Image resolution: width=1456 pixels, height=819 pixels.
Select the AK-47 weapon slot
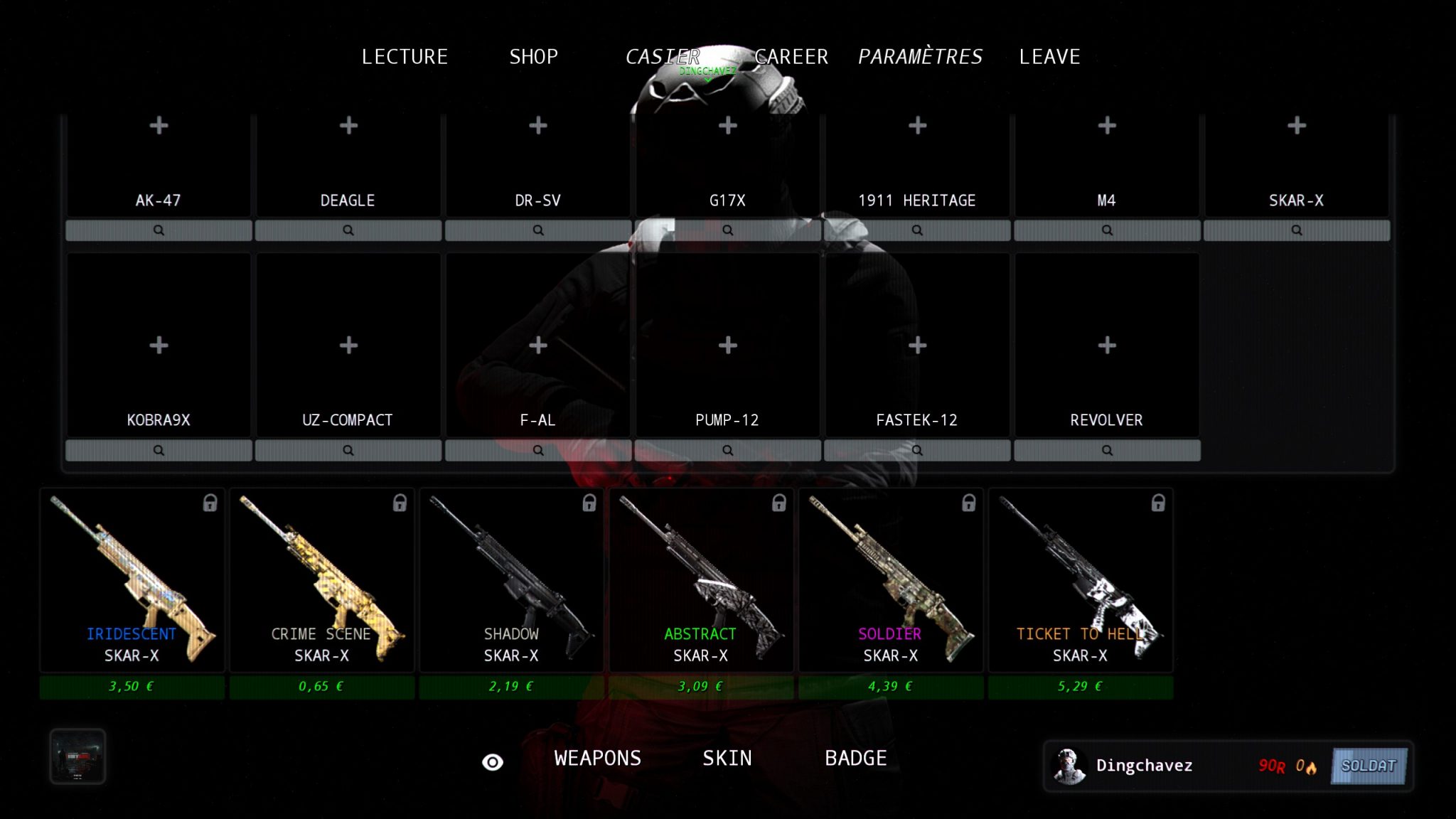(x=159, y=165)
